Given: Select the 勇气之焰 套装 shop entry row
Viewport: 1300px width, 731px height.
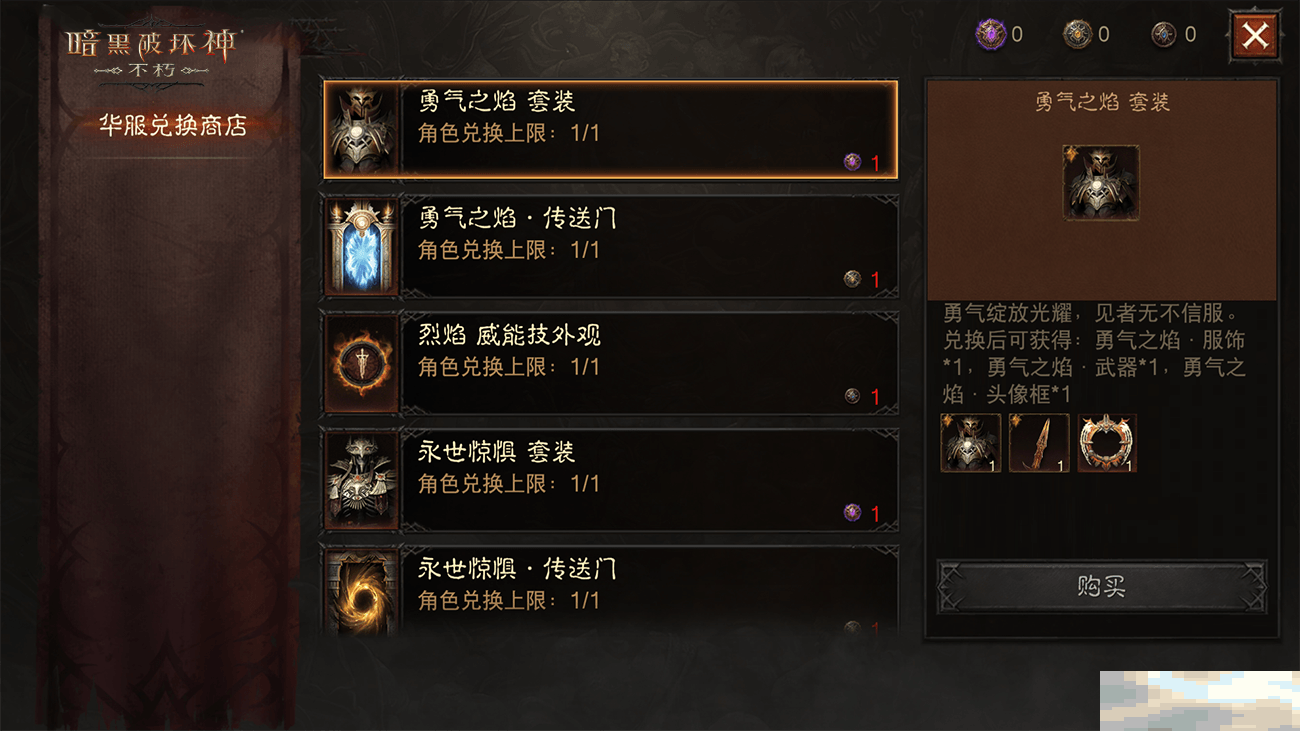Looking at the screenshot, I should [x=610, y=128].
